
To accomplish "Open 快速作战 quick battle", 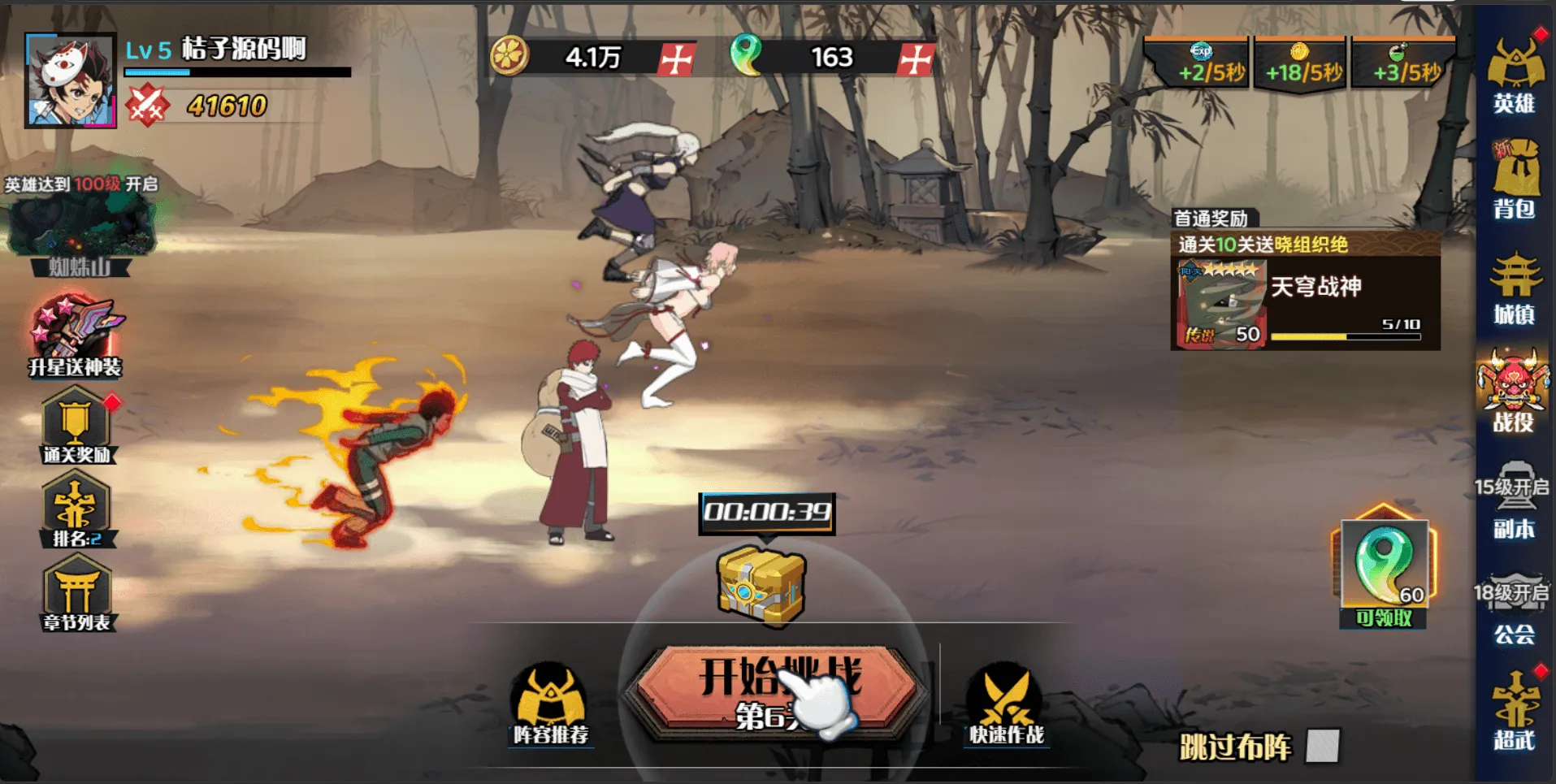I will coord(1005,704).
